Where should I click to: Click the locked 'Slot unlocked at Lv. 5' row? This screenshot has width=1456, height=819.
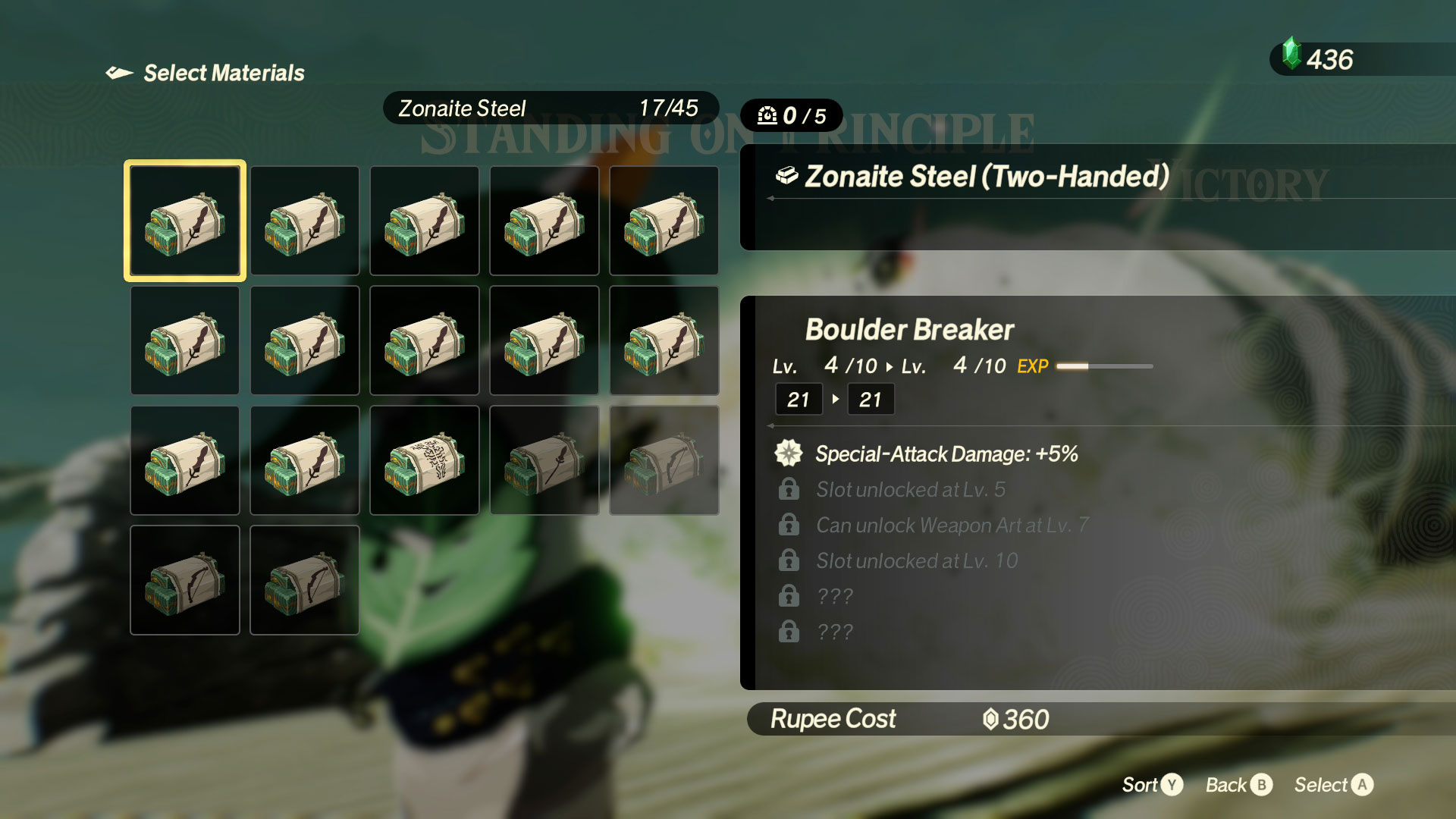point(910,490)
